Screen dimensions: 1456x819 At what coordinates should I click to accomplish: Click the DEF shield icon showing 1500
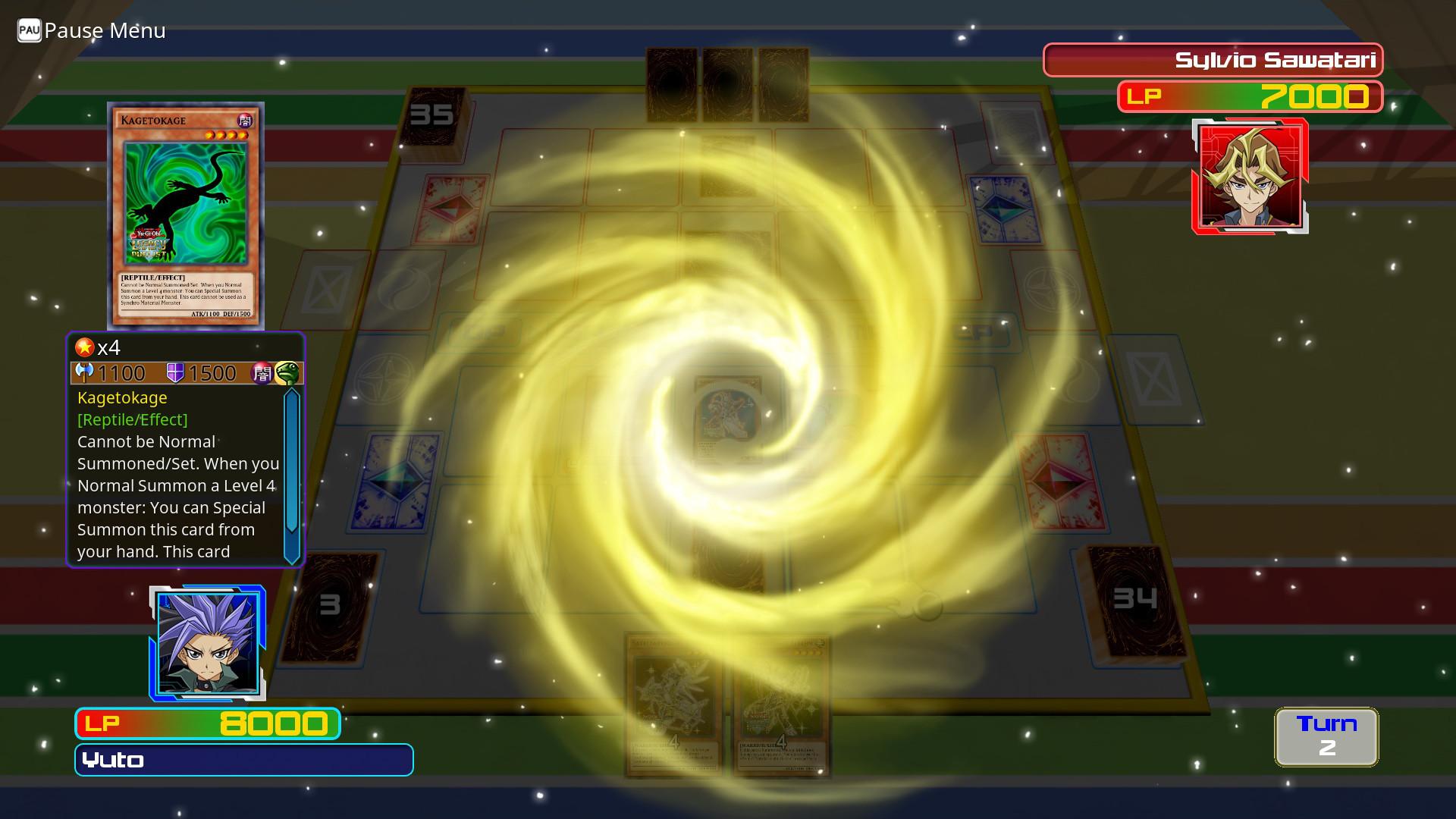[175, 372]
